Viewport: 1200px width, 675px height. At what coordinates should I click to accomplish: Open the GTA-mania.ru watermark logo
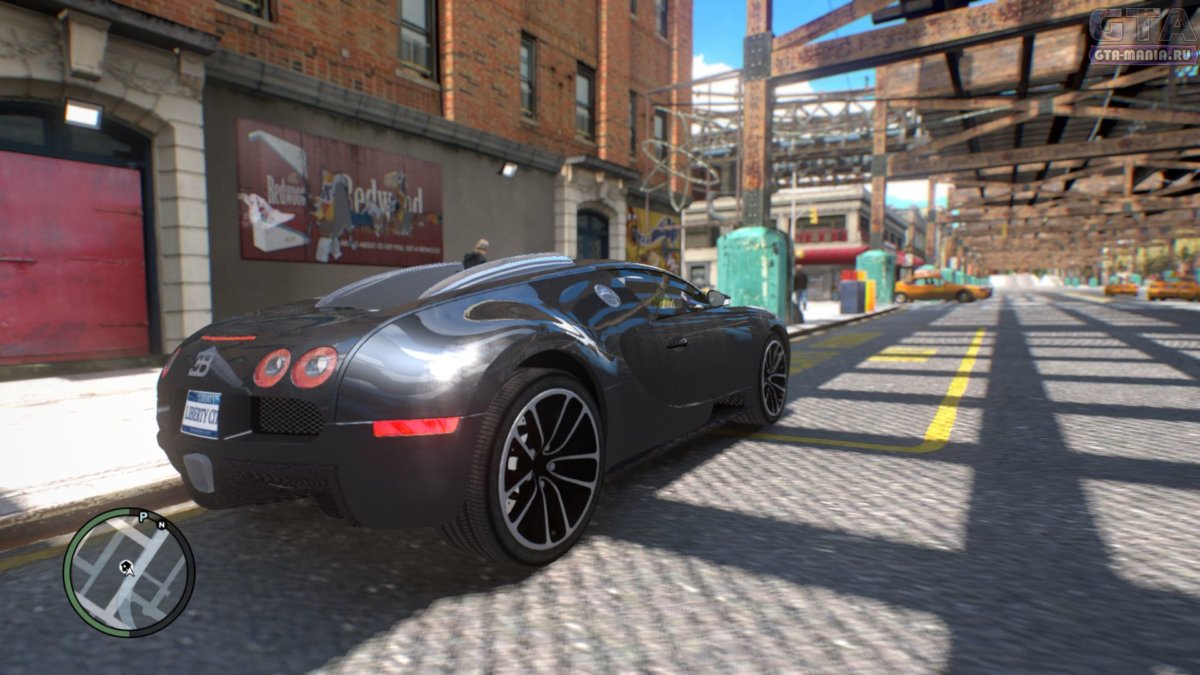tap(1143, 37)
